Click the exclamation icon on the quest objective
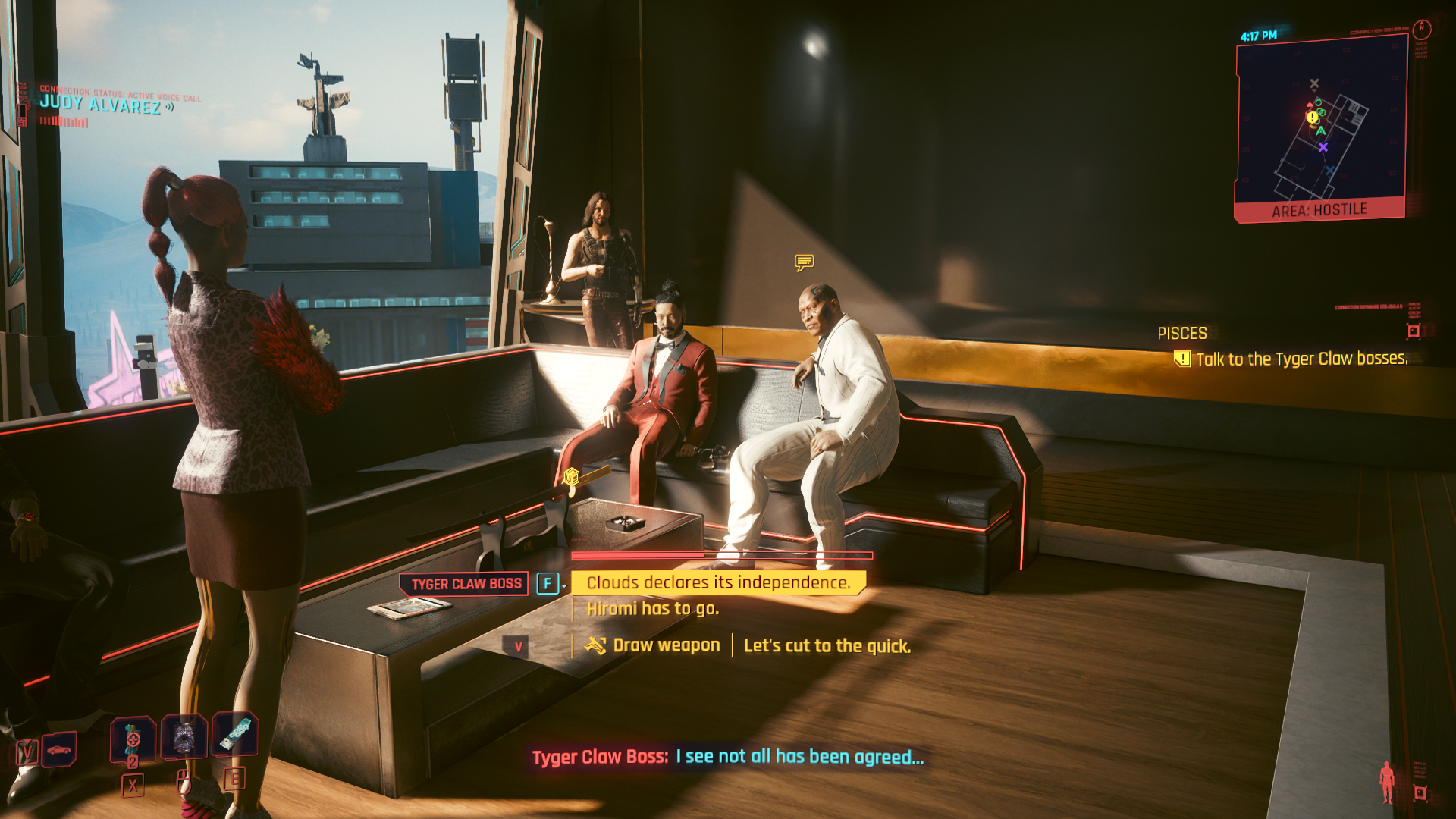1456x819 pixels. (1183, 359)
